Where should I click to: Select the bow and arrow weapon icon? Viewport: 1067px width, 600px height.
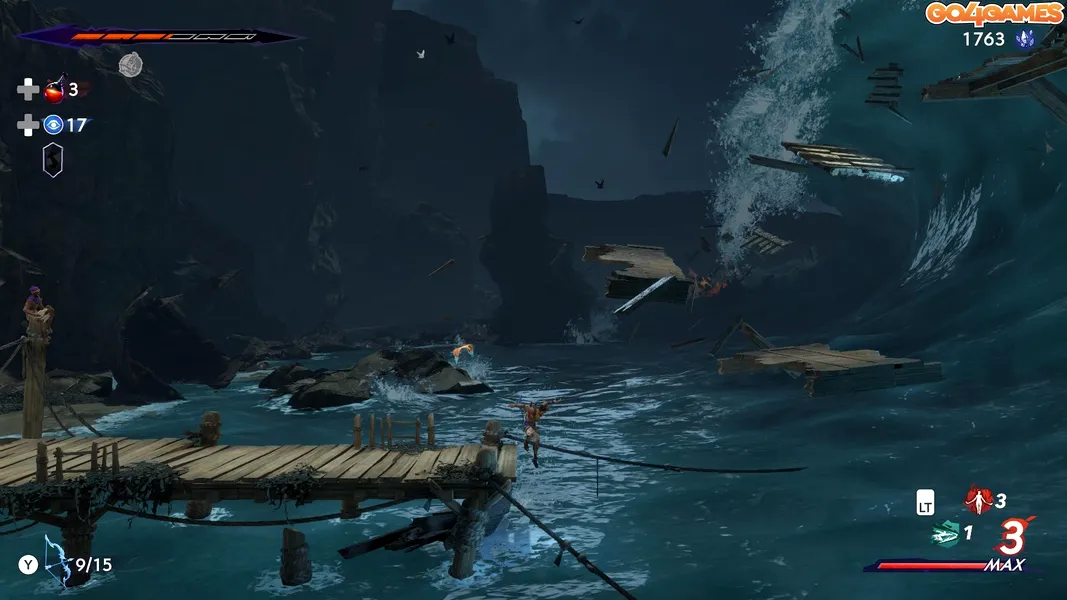coord(56,565)
